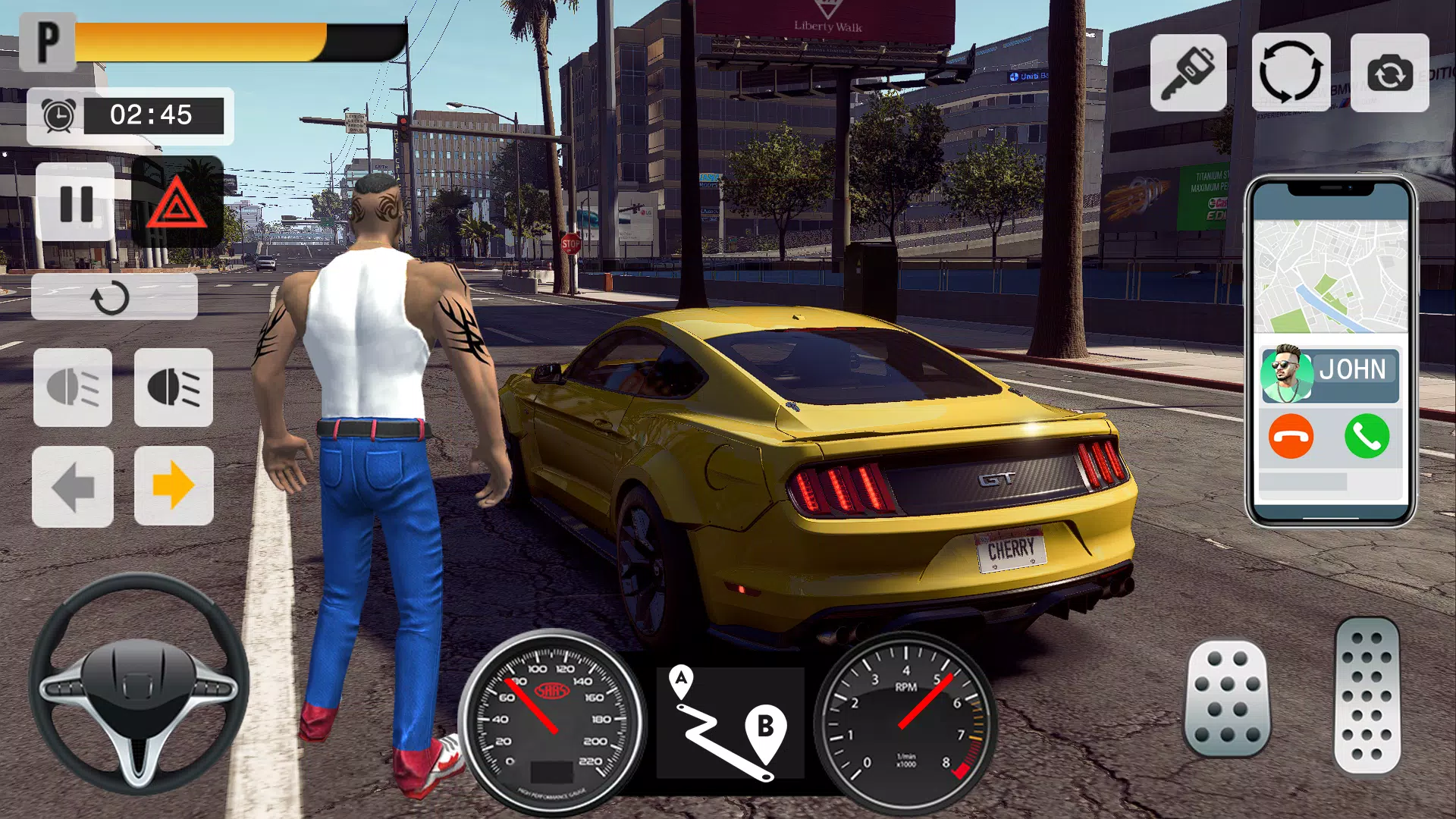Tap the circular arrow reset bar
1456x819 pixels.
(114, 297)
